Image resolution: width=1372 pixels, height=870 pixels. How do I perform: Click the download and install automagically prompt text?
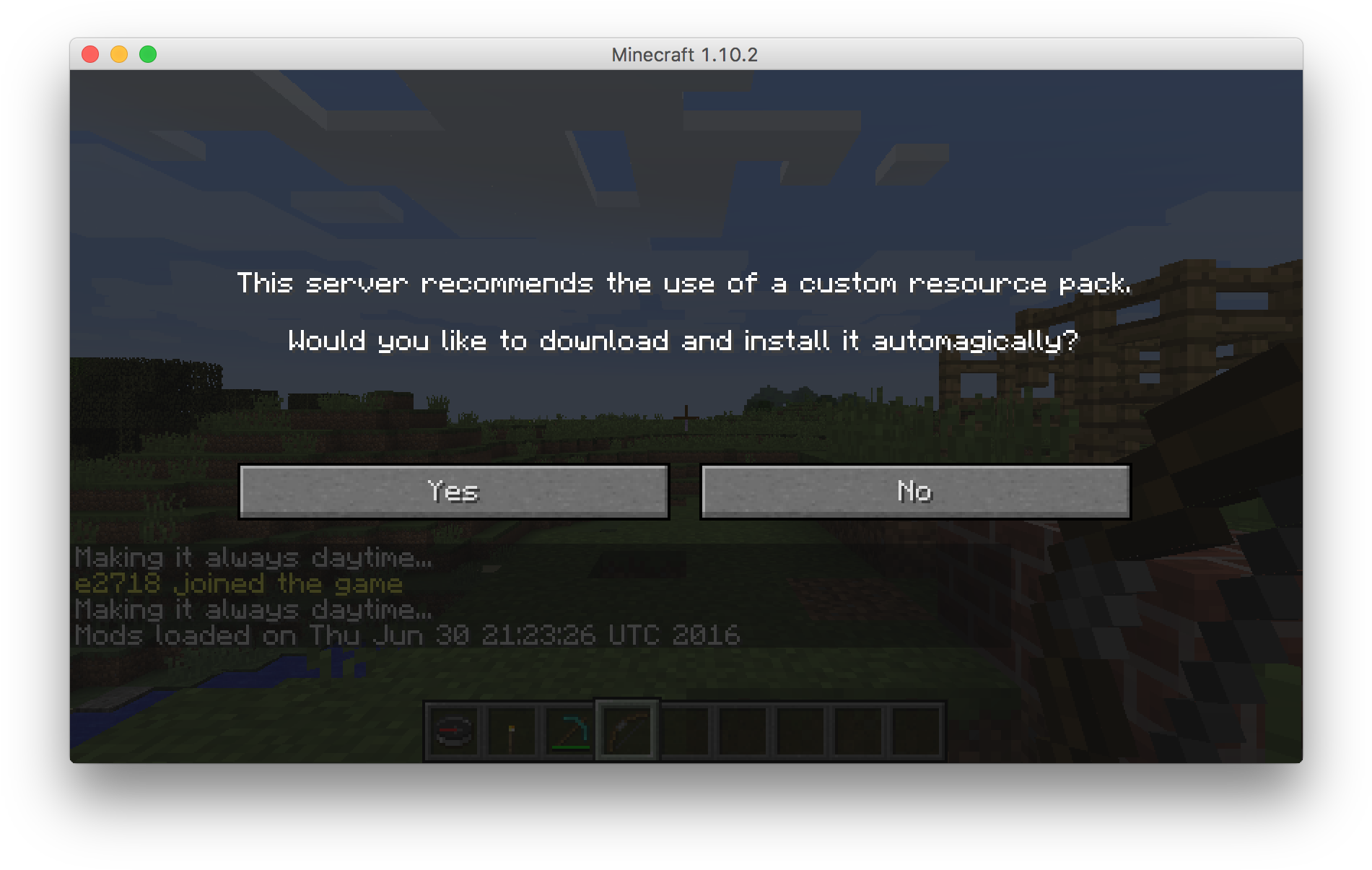pos(683,341)
